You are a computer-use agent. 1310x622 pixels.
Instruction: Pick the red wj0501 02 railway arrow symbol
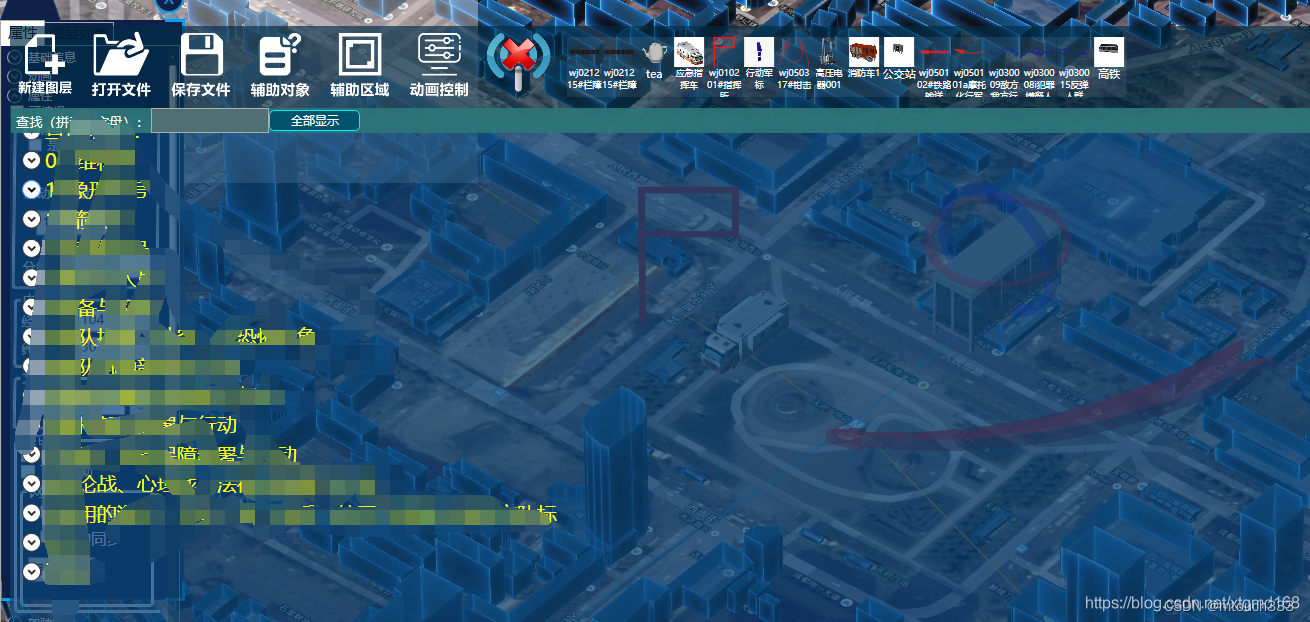tap(934, 53)
